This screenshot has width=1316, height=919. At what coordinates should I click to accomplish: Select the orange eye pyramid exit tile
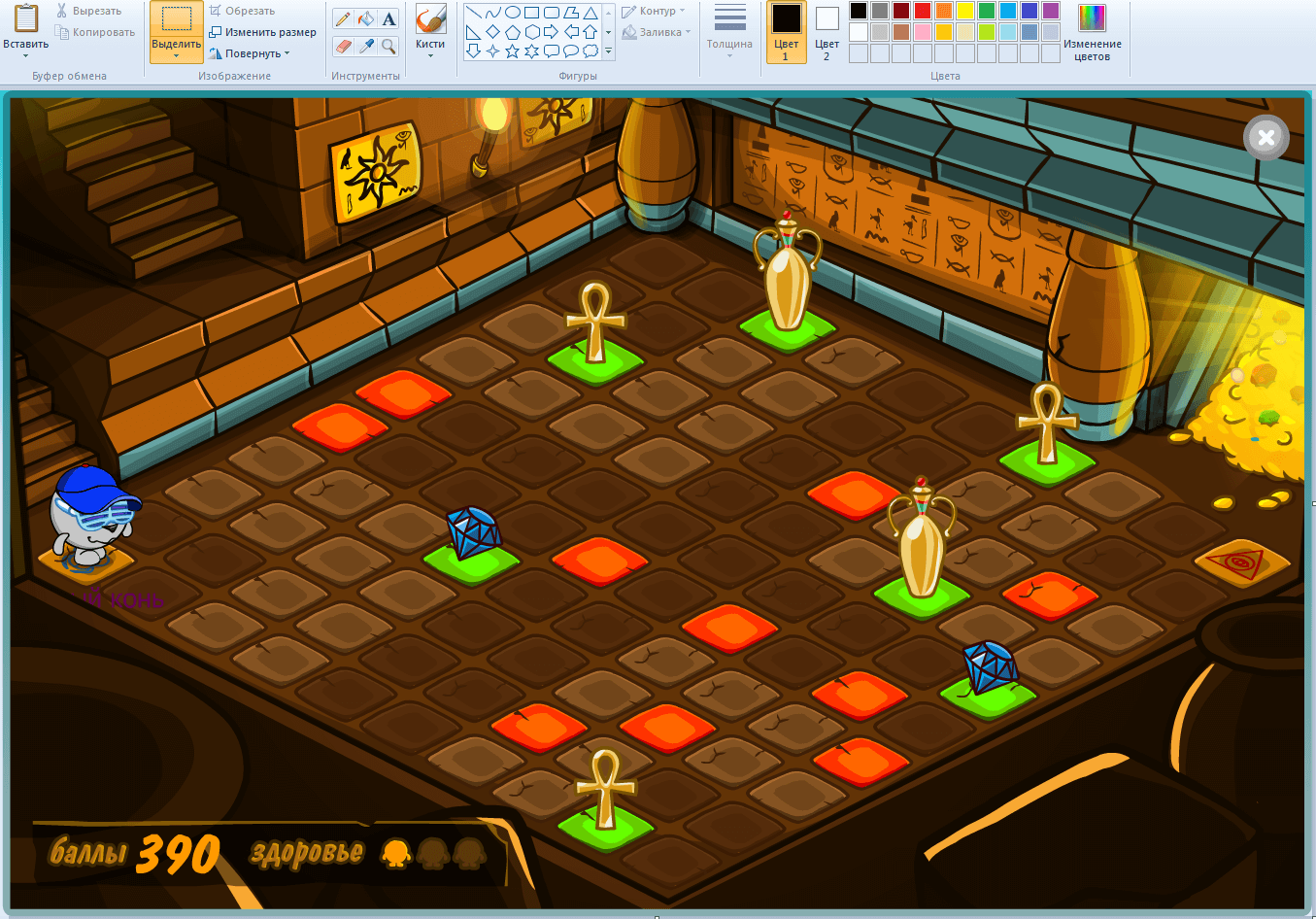coord(1241,563)
